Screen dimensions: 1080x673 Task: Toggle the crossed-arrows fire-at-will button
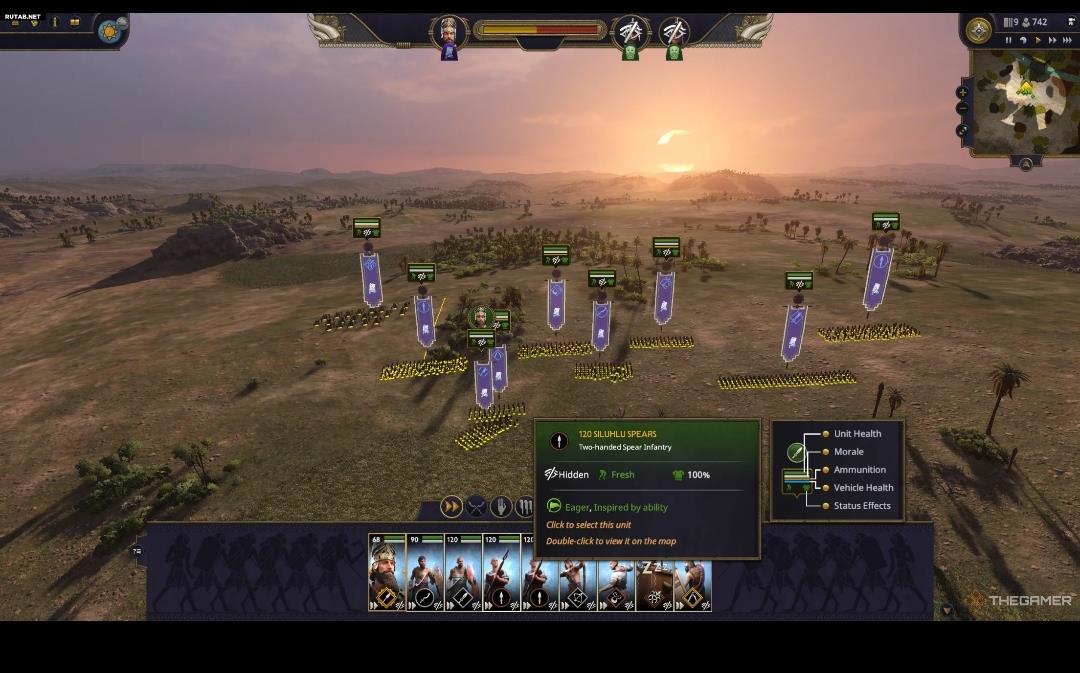point(477,507)
